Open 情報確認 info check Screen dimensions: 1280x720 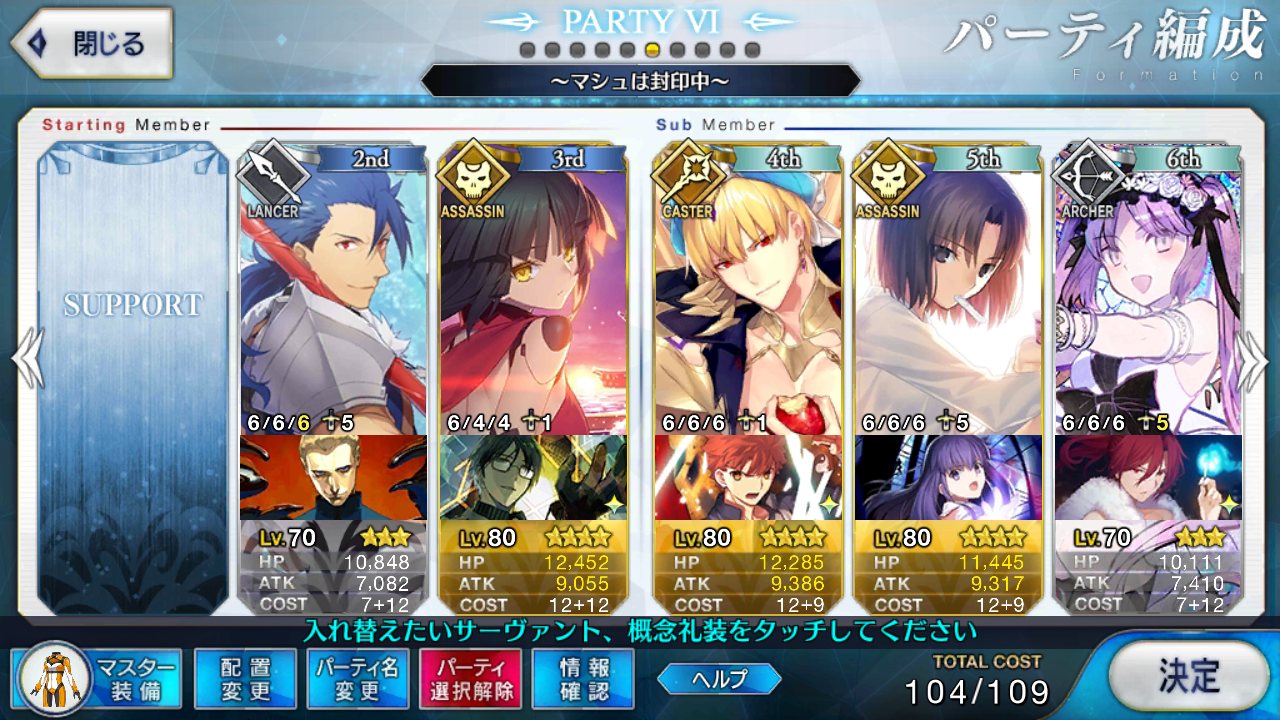pos(583,679)
